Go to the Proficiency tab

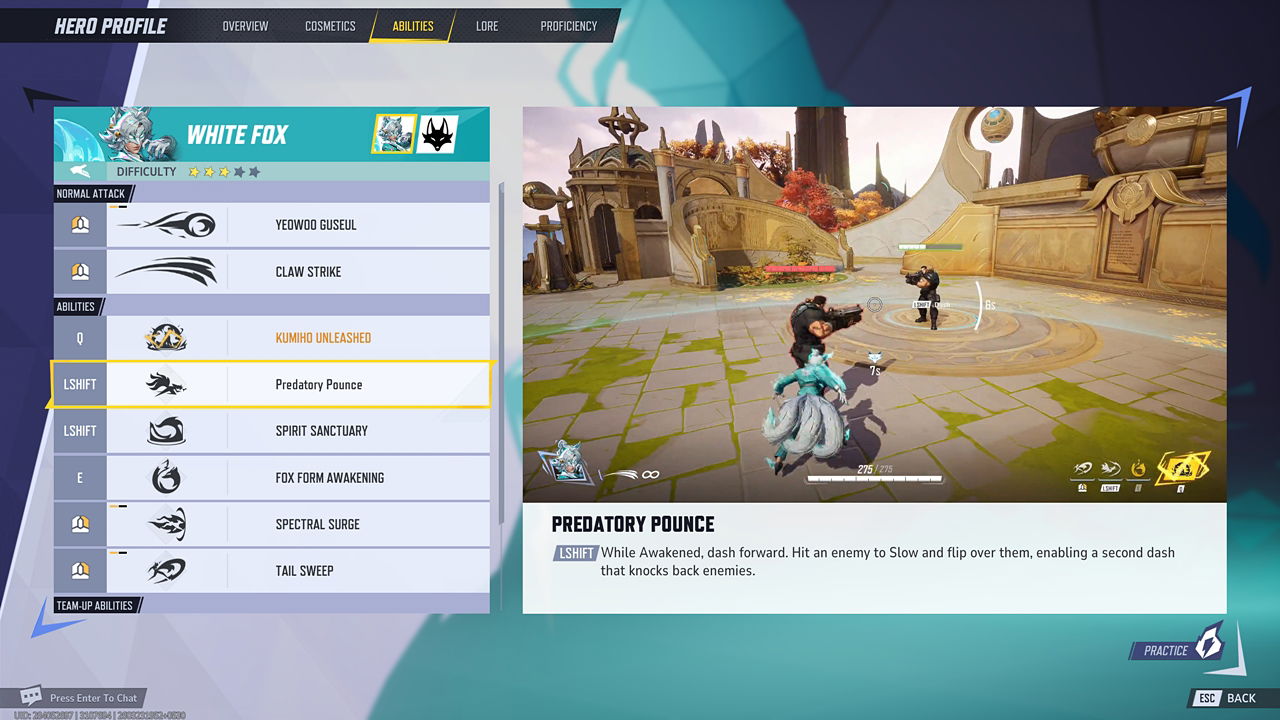click(x=568, y=26)
